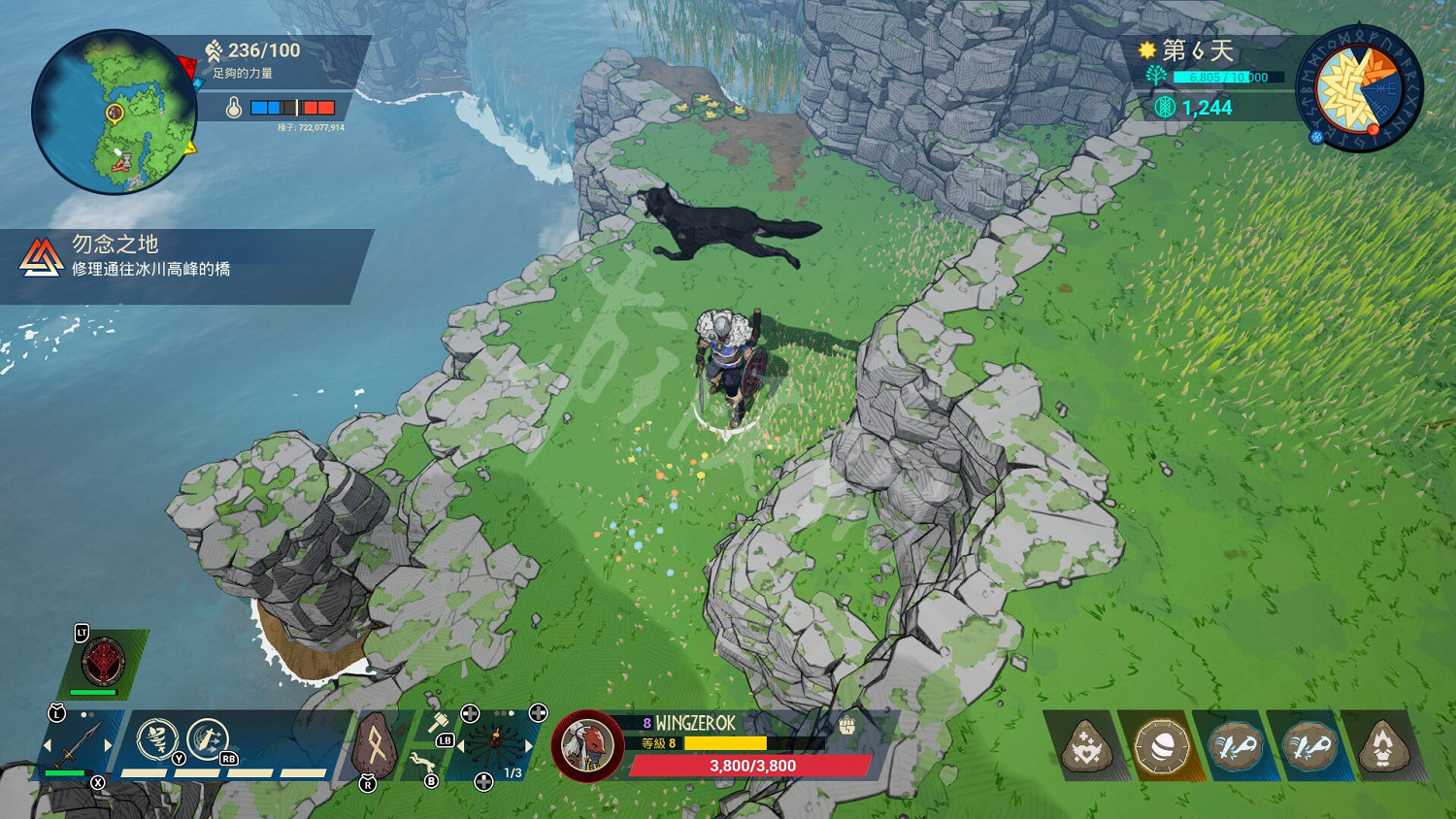Cycle to the next weapon with right arrow
Screen dimensions: 1456x819
(x=108, y=745)
